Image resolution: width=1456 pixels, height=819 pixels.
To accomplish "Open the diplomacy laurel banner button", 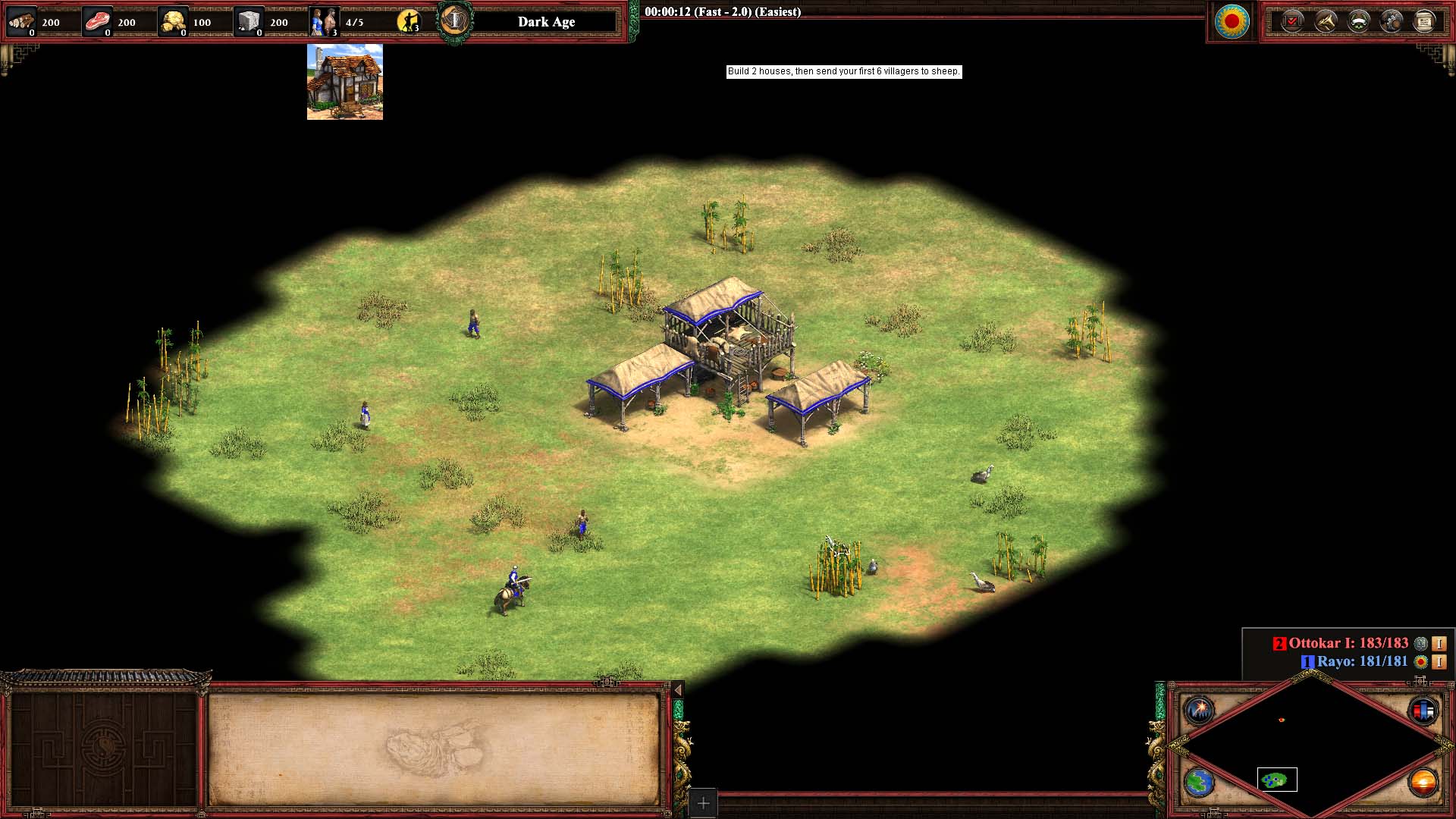I will tap(1358, 21).
